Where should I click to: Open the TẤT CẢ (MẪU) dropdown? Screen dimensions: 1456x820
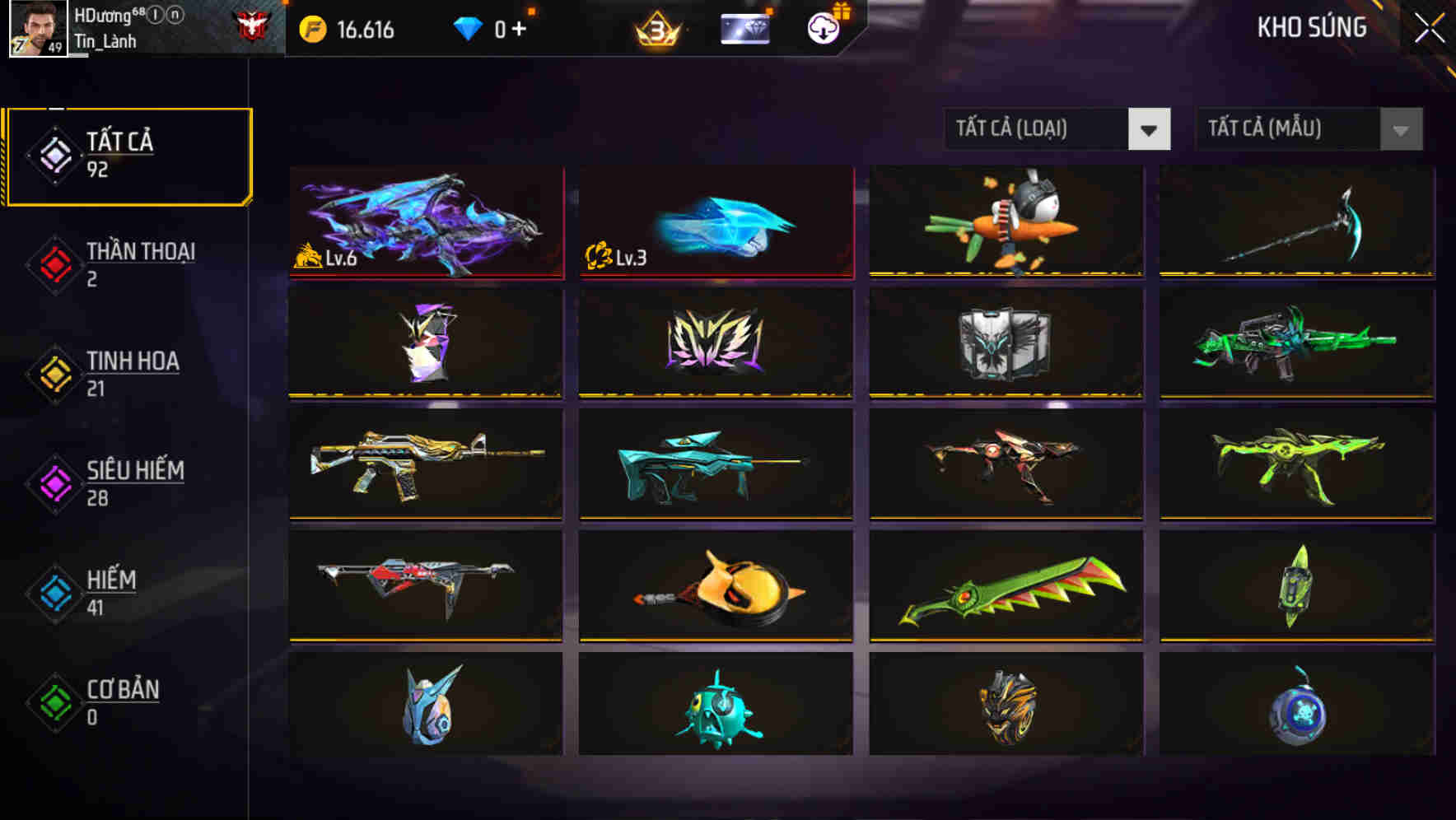tap(1308, 129)
